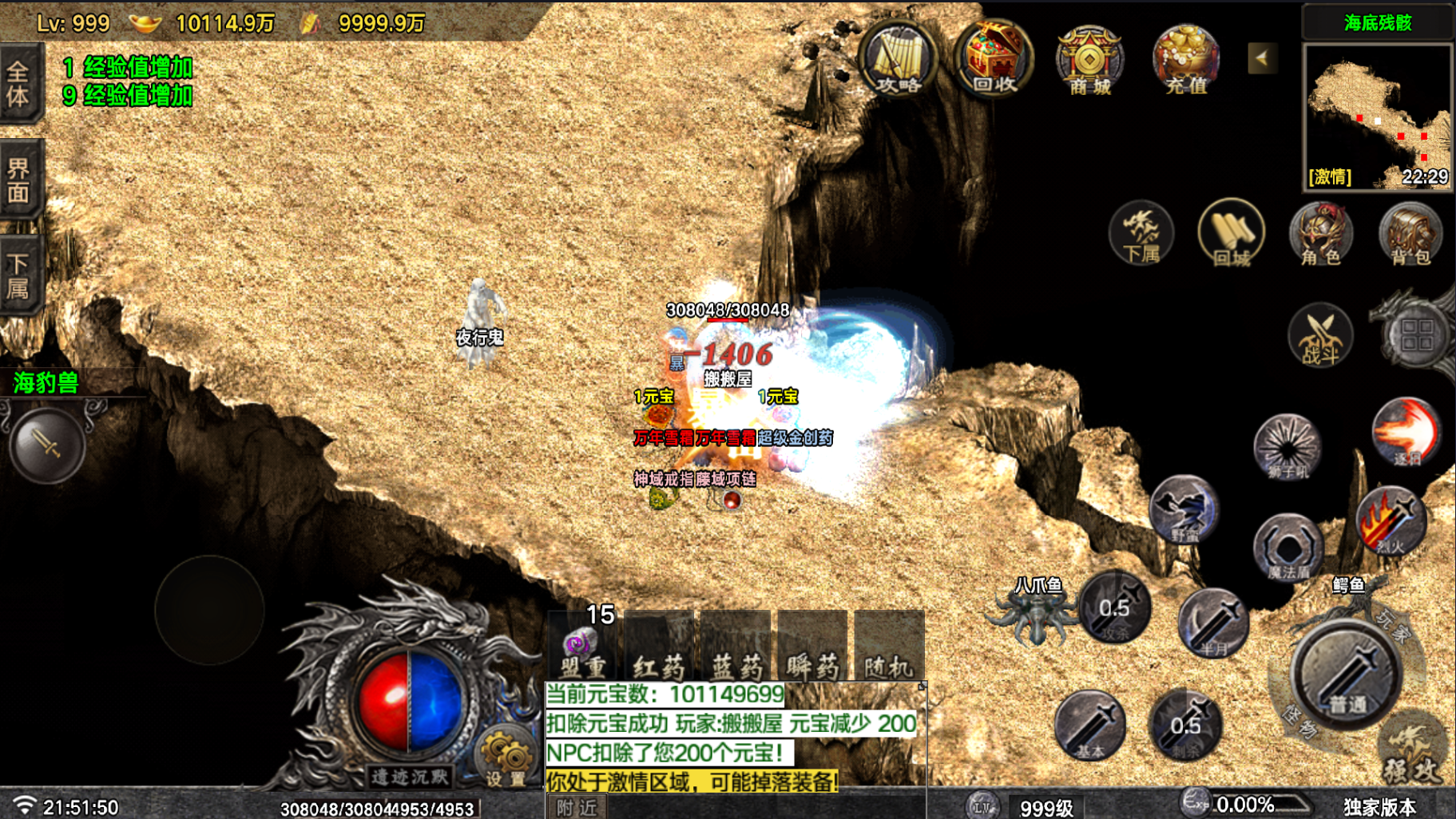Use the 随机 random teleport slot
The height and width of the screenshot is (819, 1456).
(889, 647)
